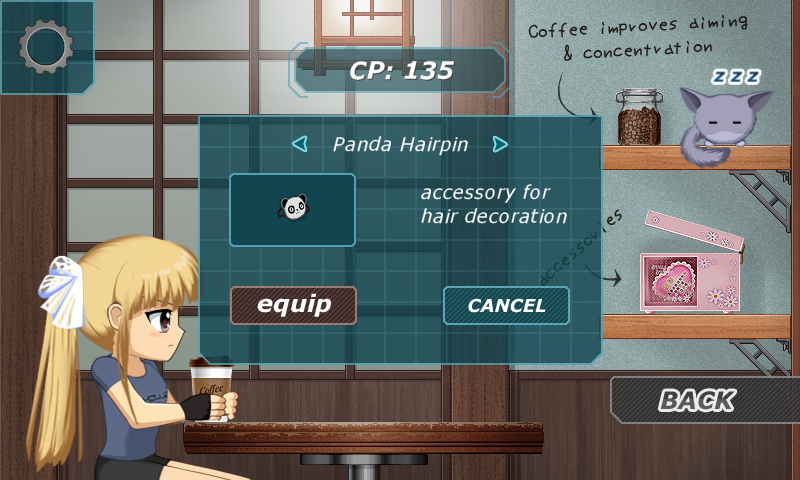Show the next accessory with right arrow
800x480 pixels.
point(500,145)
